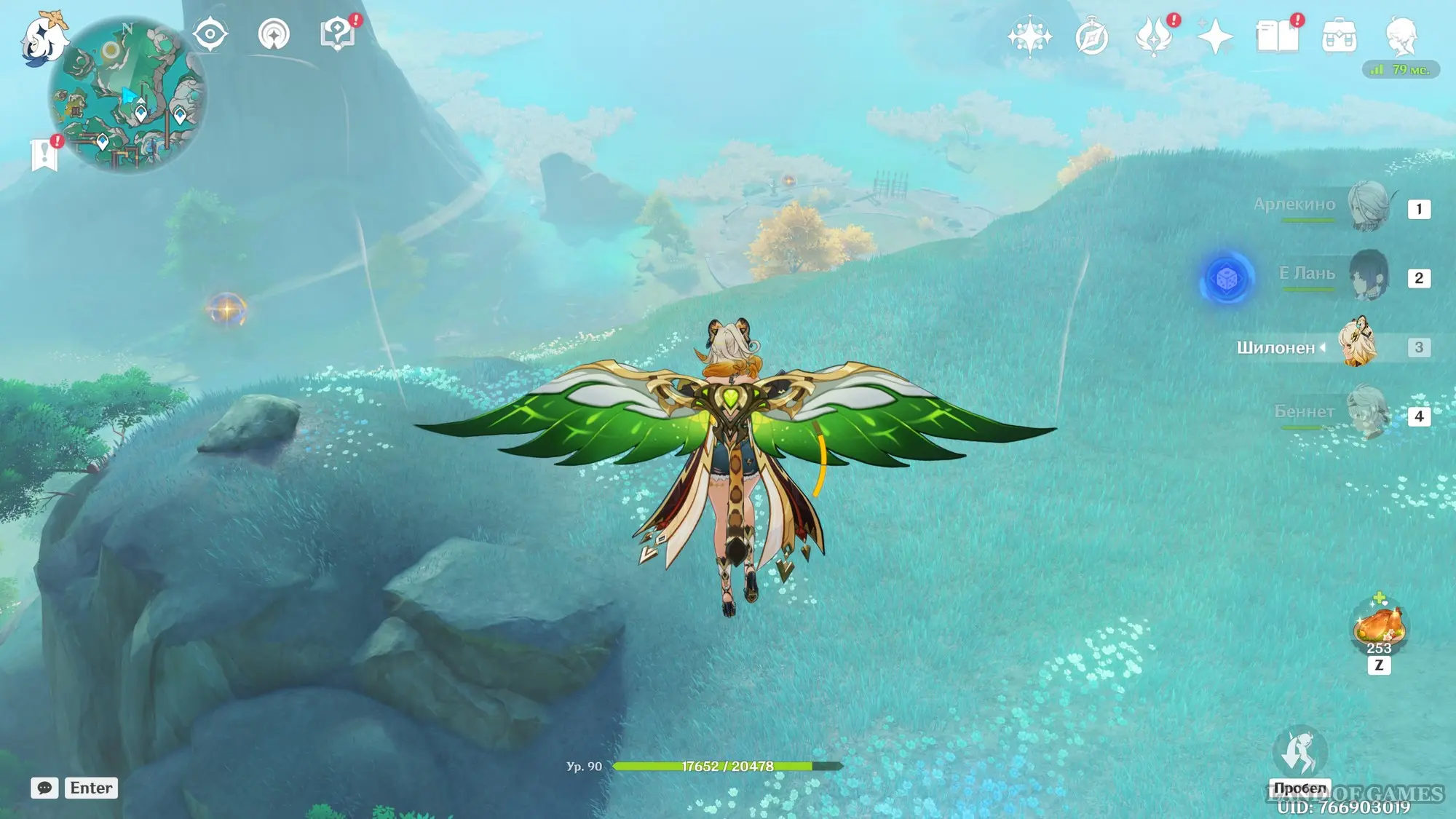1456x819 pixels.
Task: Click the eye-shaped icon beside the minimap
Action: [210, 34]
